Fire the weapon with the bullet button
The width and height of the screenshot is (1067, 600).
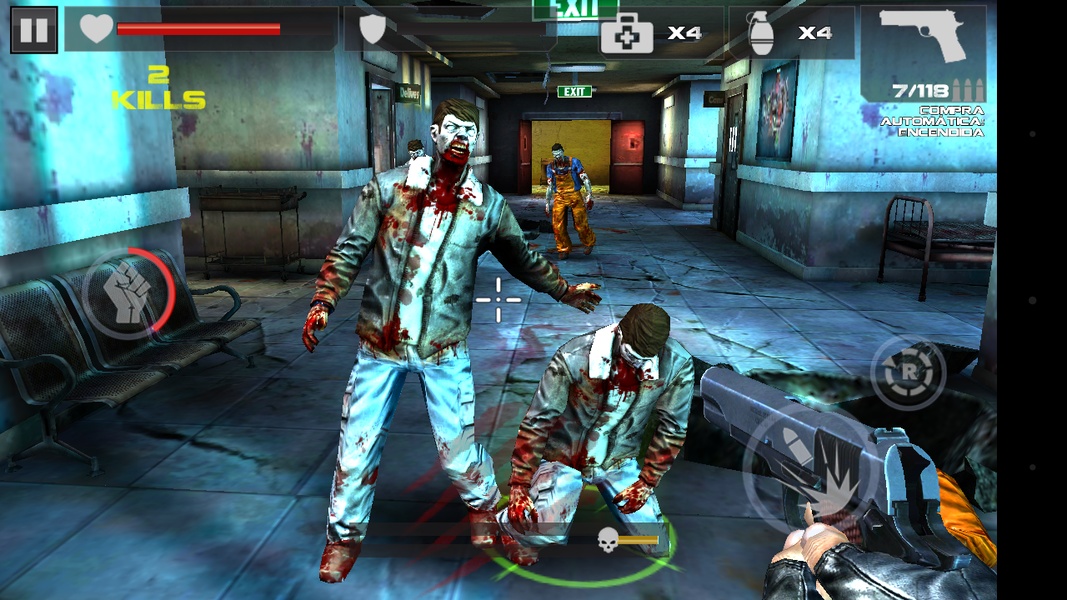coord(808,466)
